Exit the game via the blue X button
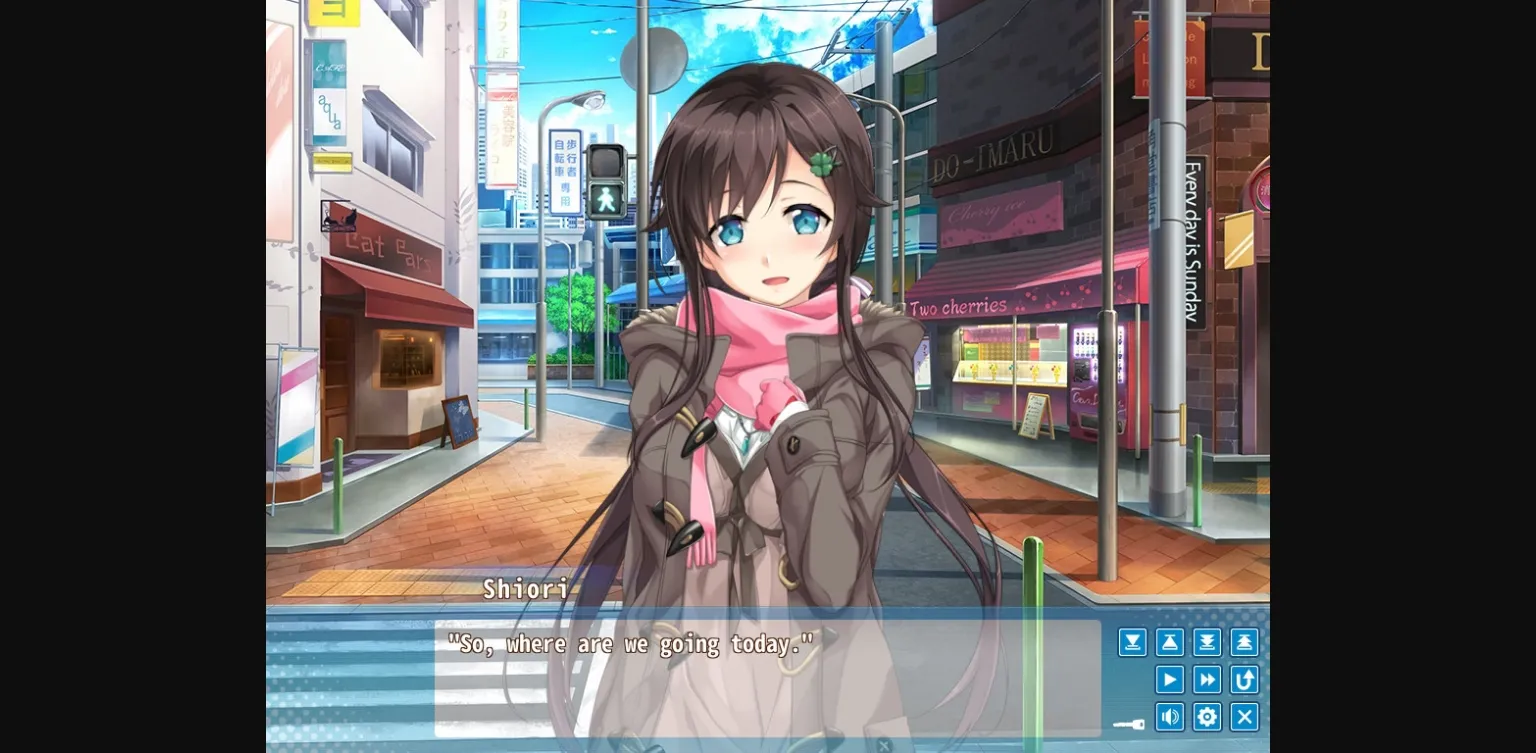The width and height of the screenshot is (1536, 753). pos(1244,717)
